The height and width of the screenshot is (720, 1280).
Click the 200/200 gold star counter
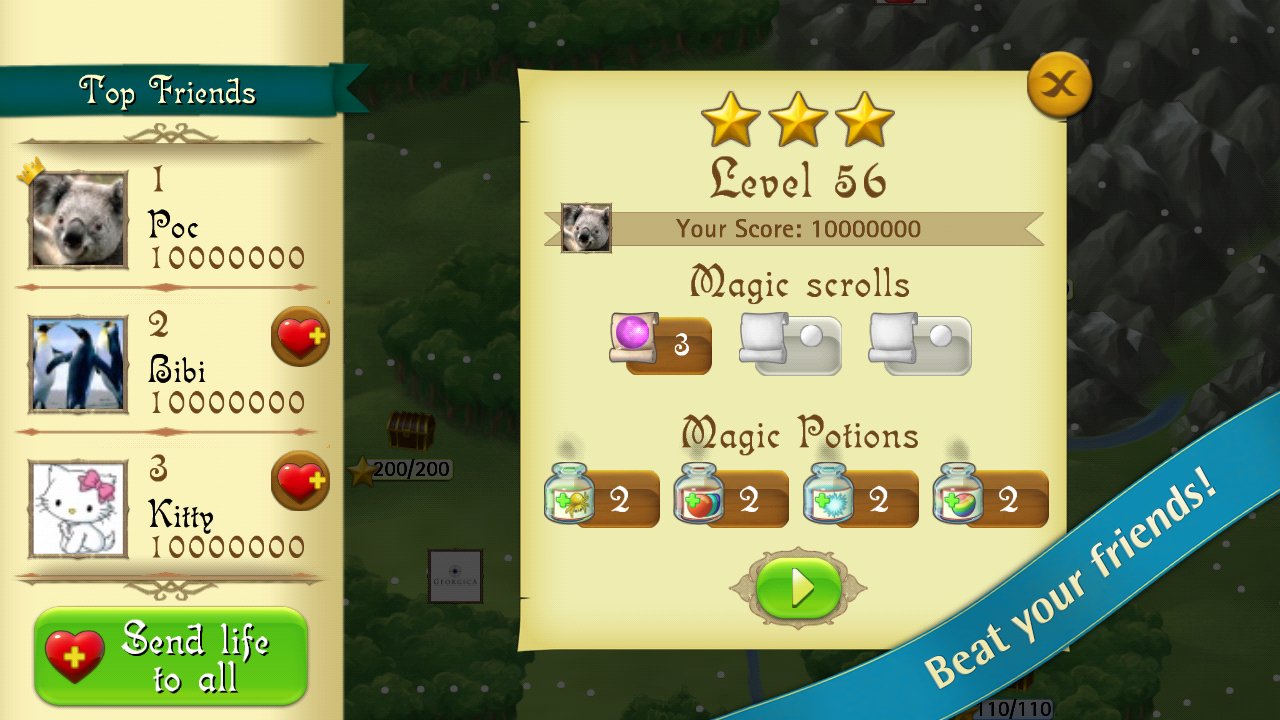[404, 468]
